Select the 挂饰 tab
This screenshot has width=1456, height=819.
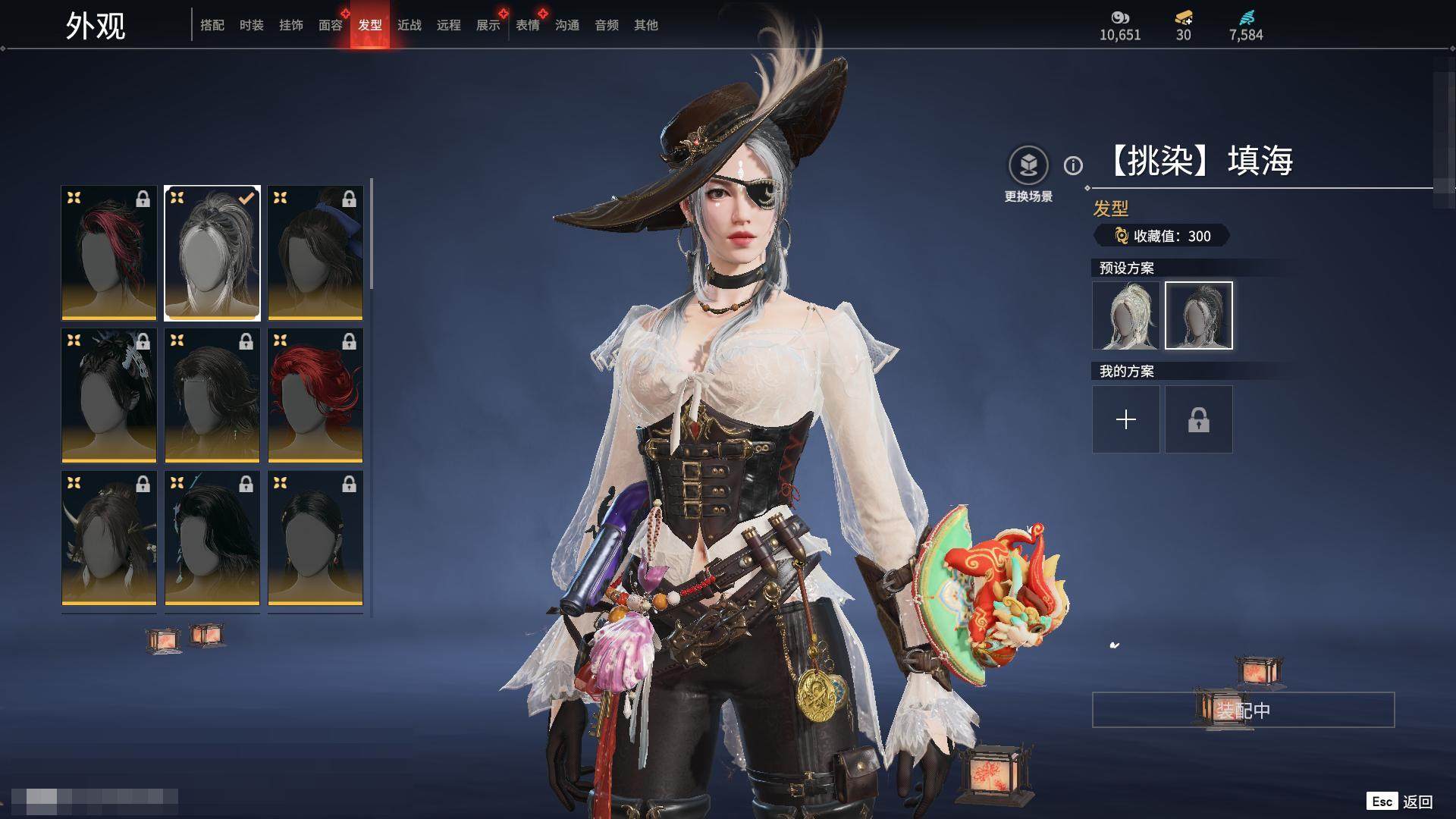(291, 25)
